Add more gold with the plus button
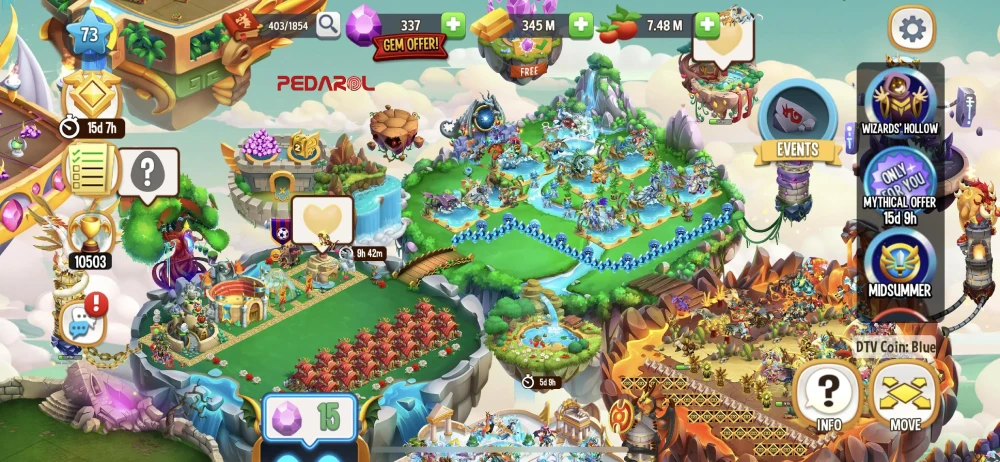The width and height of the screenshot is (1000, 462). click(x=581, y=24)
